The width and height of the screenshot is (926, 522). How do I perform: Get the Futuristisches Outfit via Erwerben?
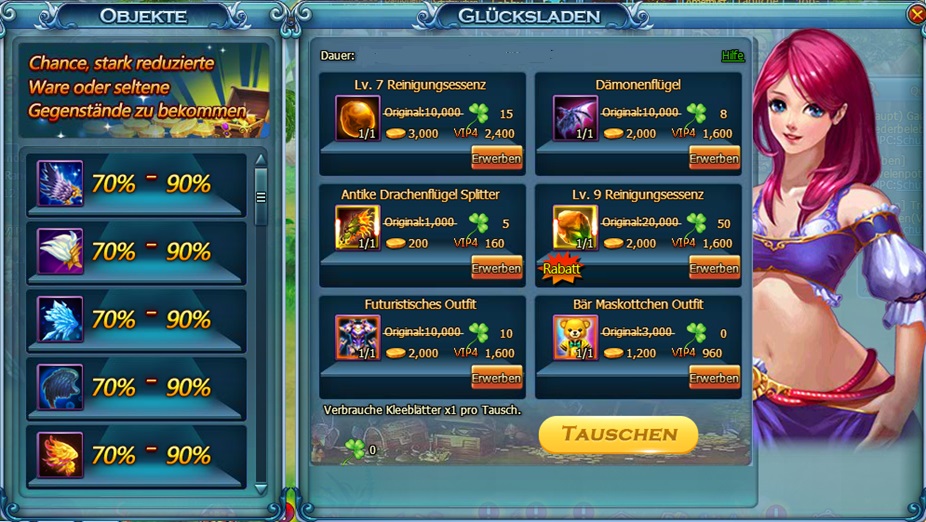tap(496, 378)
